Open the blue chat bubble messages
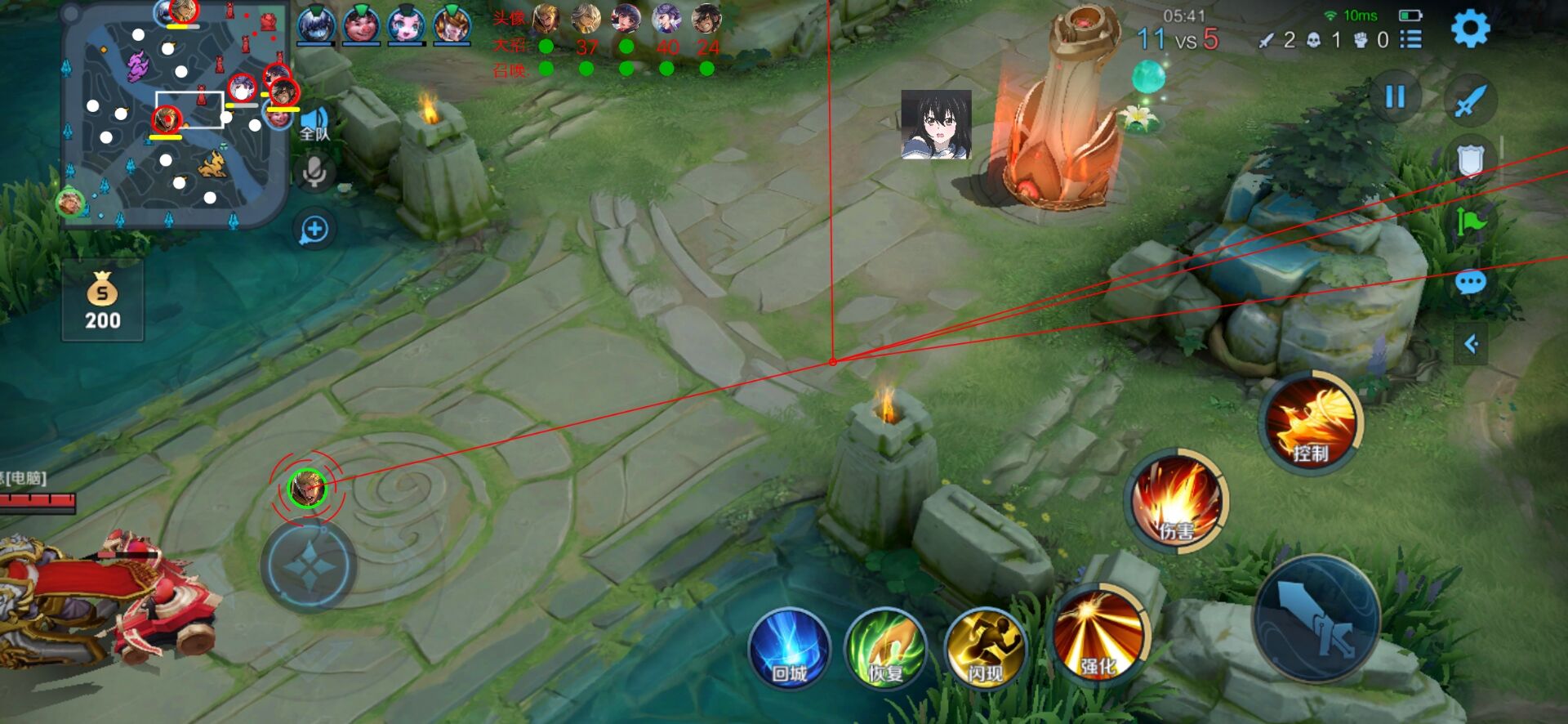 point(1470,283)
